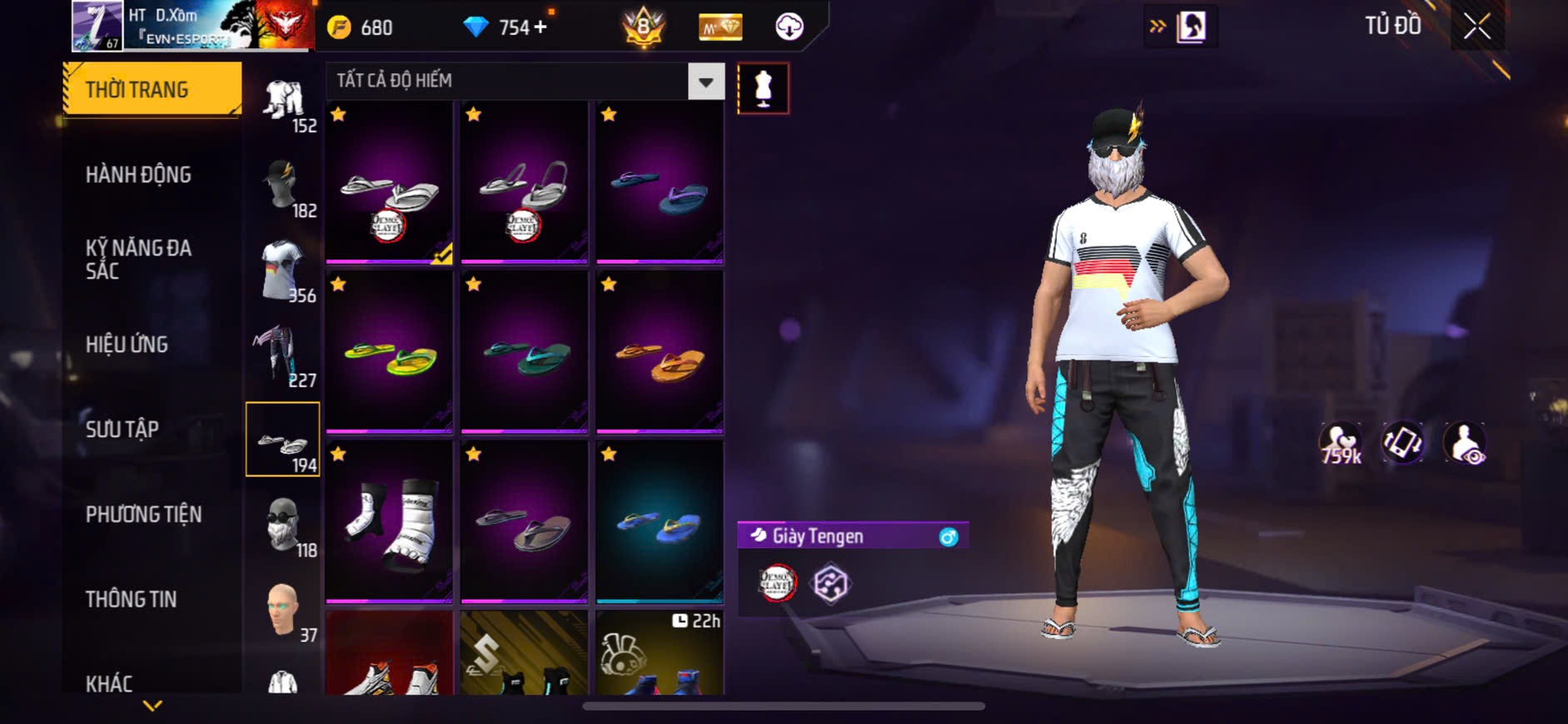Open the face category with 37 items
The height and width of the screenshot is (724, 1568).
(x=283, y=611)
